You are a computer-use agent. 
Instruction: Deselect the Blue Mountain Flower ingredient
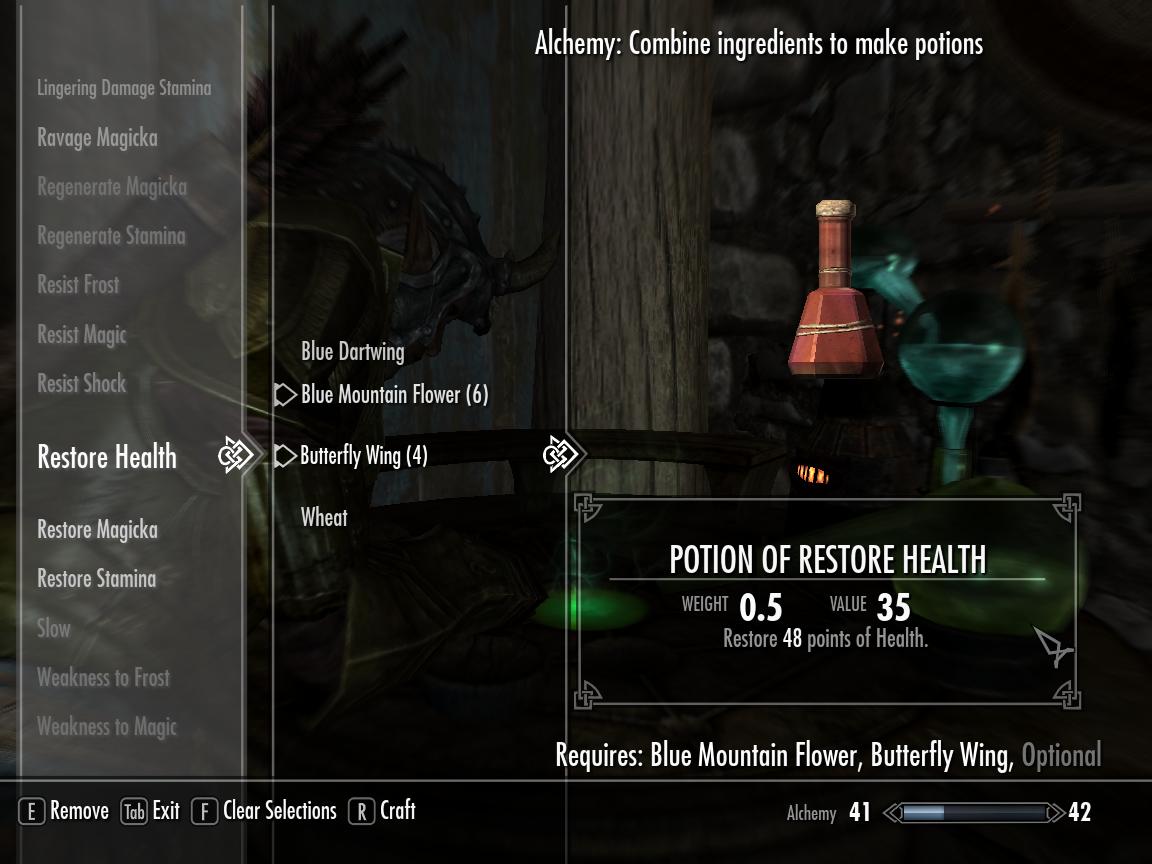point(394,395)
